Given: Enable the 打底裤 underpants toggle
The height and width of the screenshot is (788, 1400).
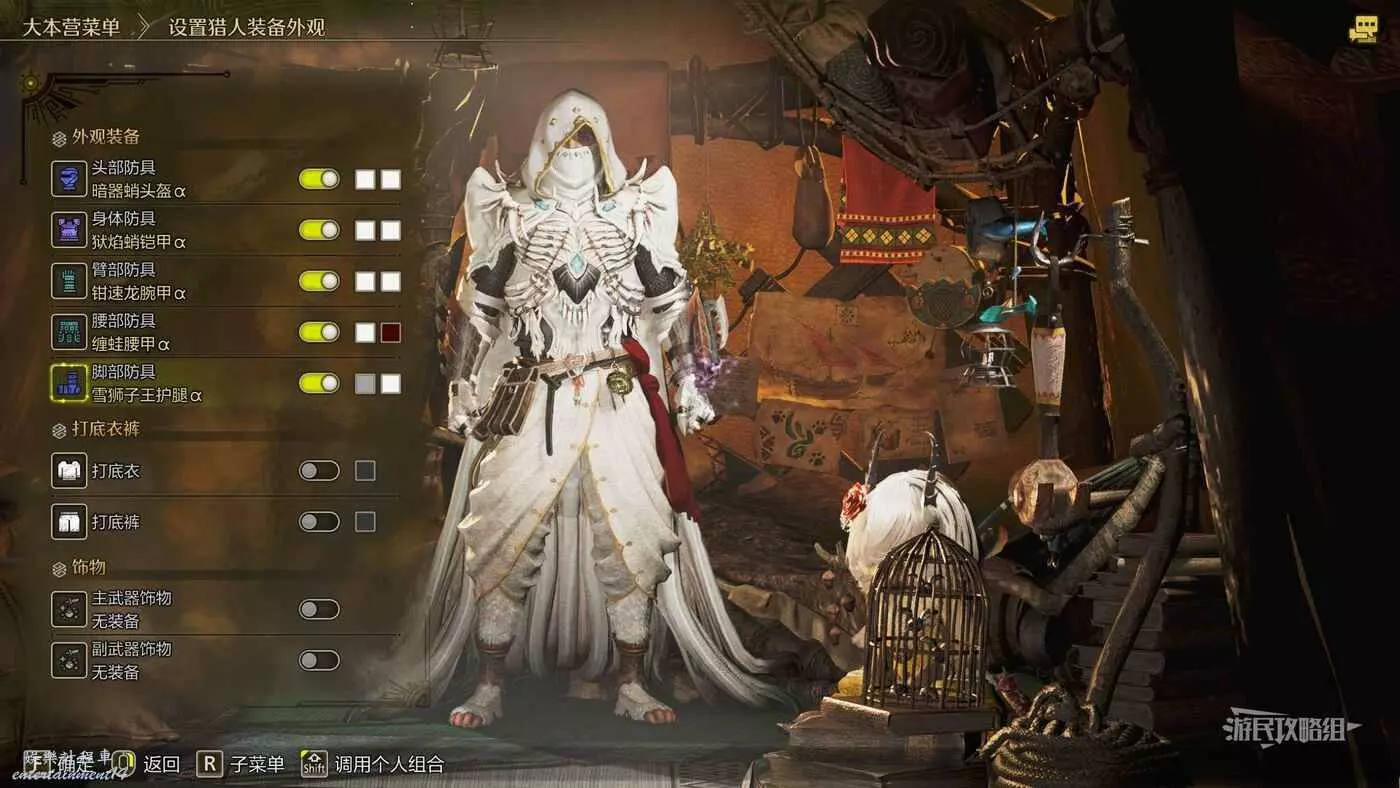Looking at the screenshot, I should [319, 521].
